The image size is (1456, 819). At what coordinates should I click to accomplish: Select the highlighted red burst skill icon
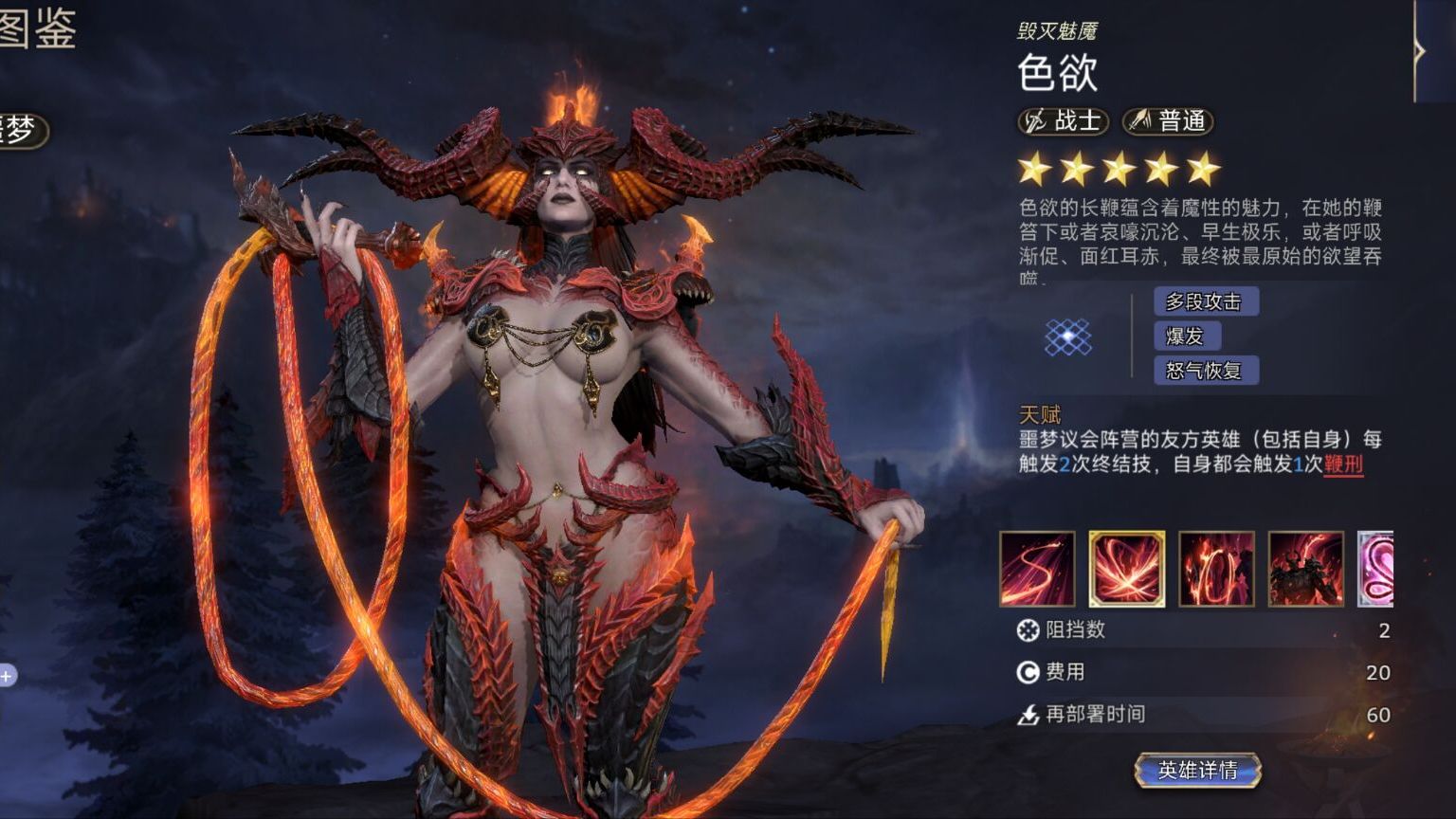pyautogui.click(x=1126, y=569)
